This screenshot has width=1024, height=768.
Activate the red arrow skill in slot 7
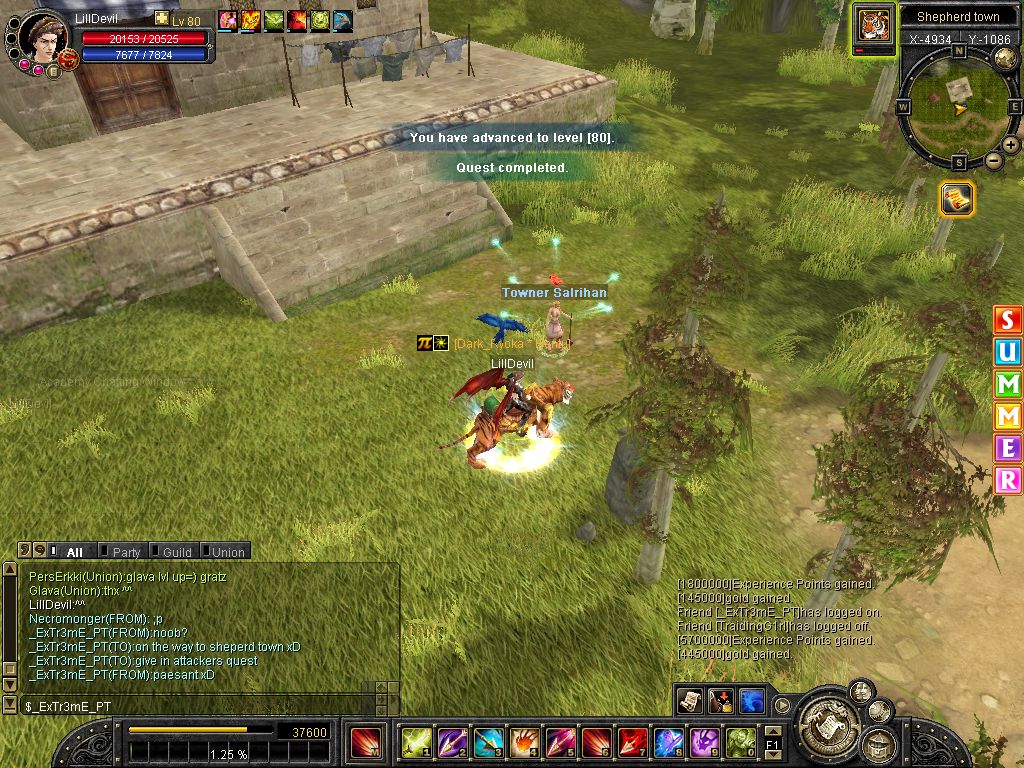[632, 742]
